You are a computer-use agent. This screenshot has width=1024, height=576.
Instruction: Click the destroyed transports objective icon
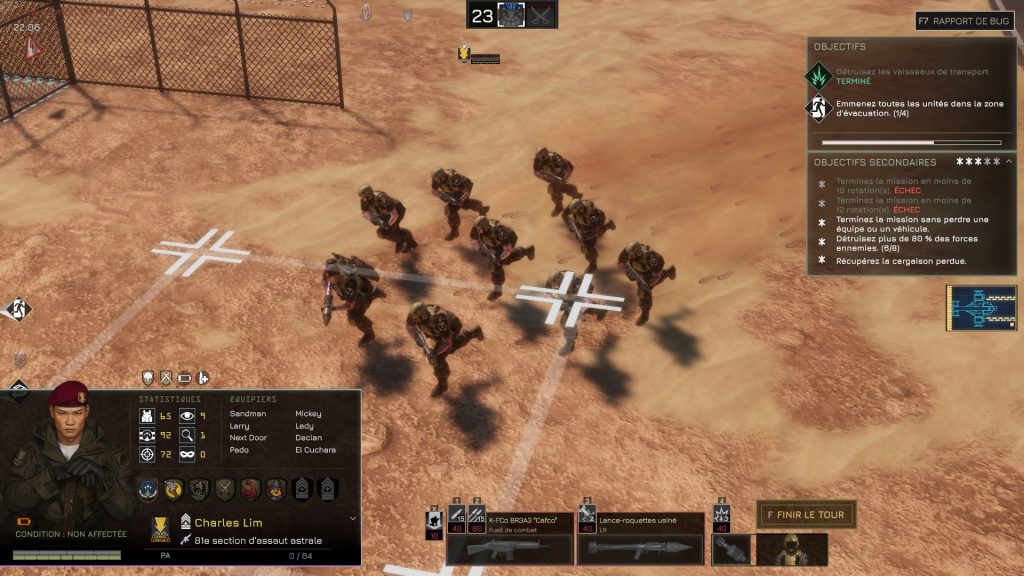820,76
